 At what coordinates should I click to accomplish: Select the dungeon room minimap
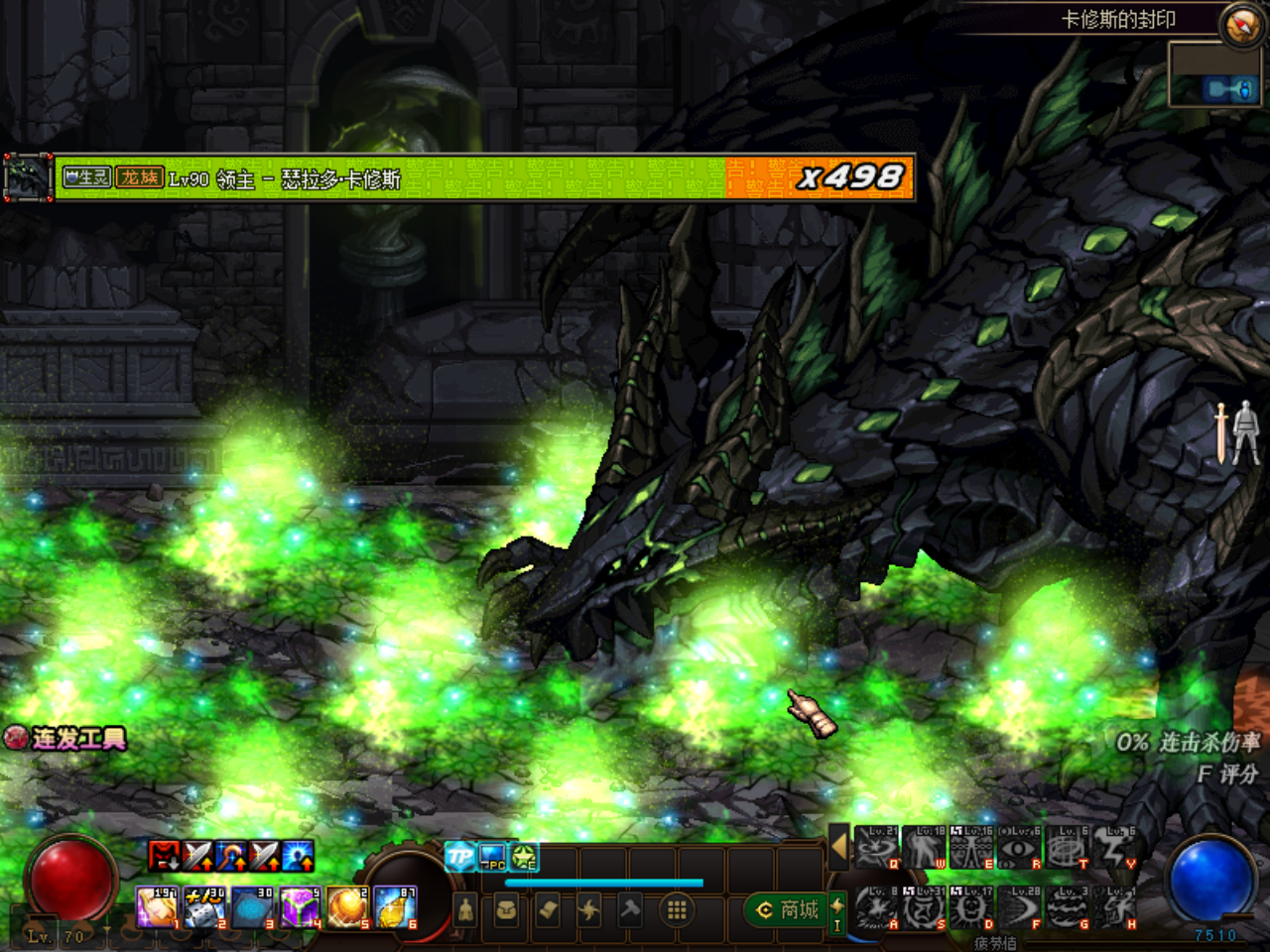pos(1213,75)
